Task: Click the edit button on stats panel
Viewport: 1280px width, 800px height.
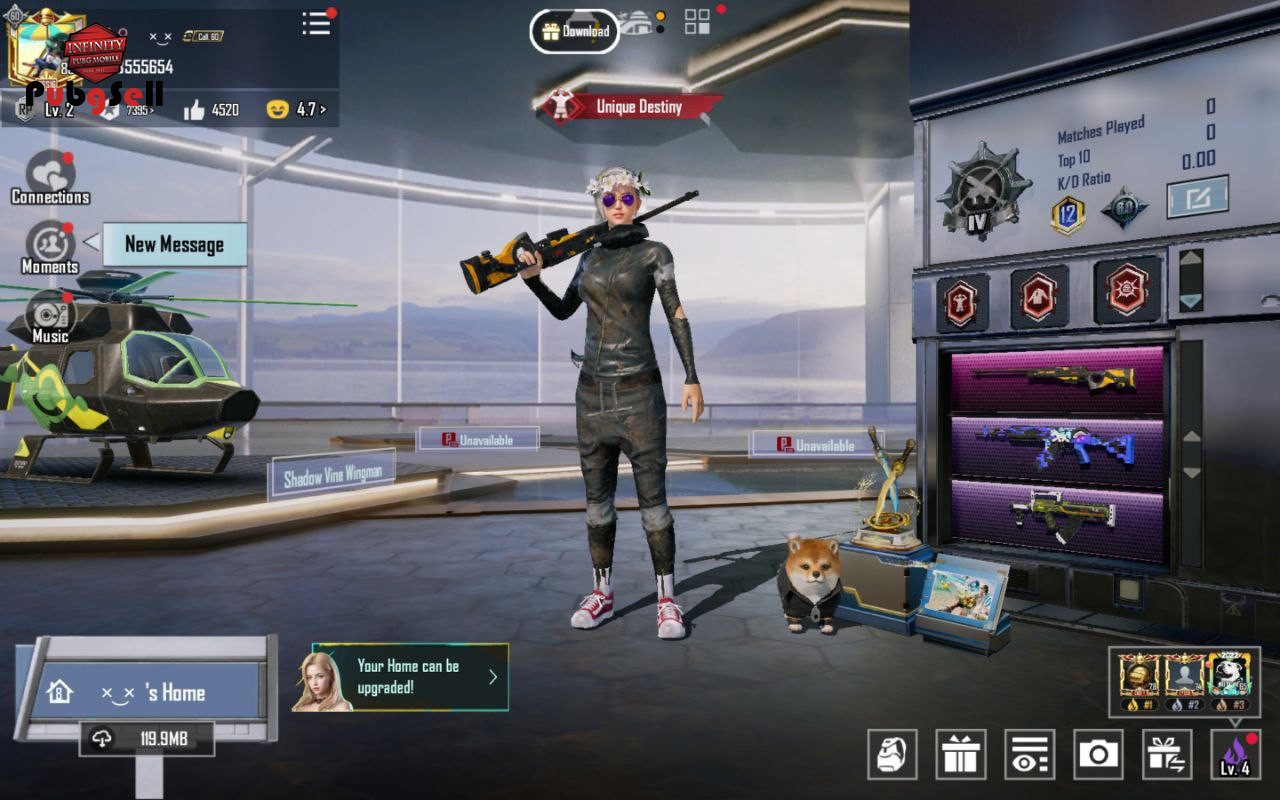Action: pyautogui.click(x=1197, y=197)
